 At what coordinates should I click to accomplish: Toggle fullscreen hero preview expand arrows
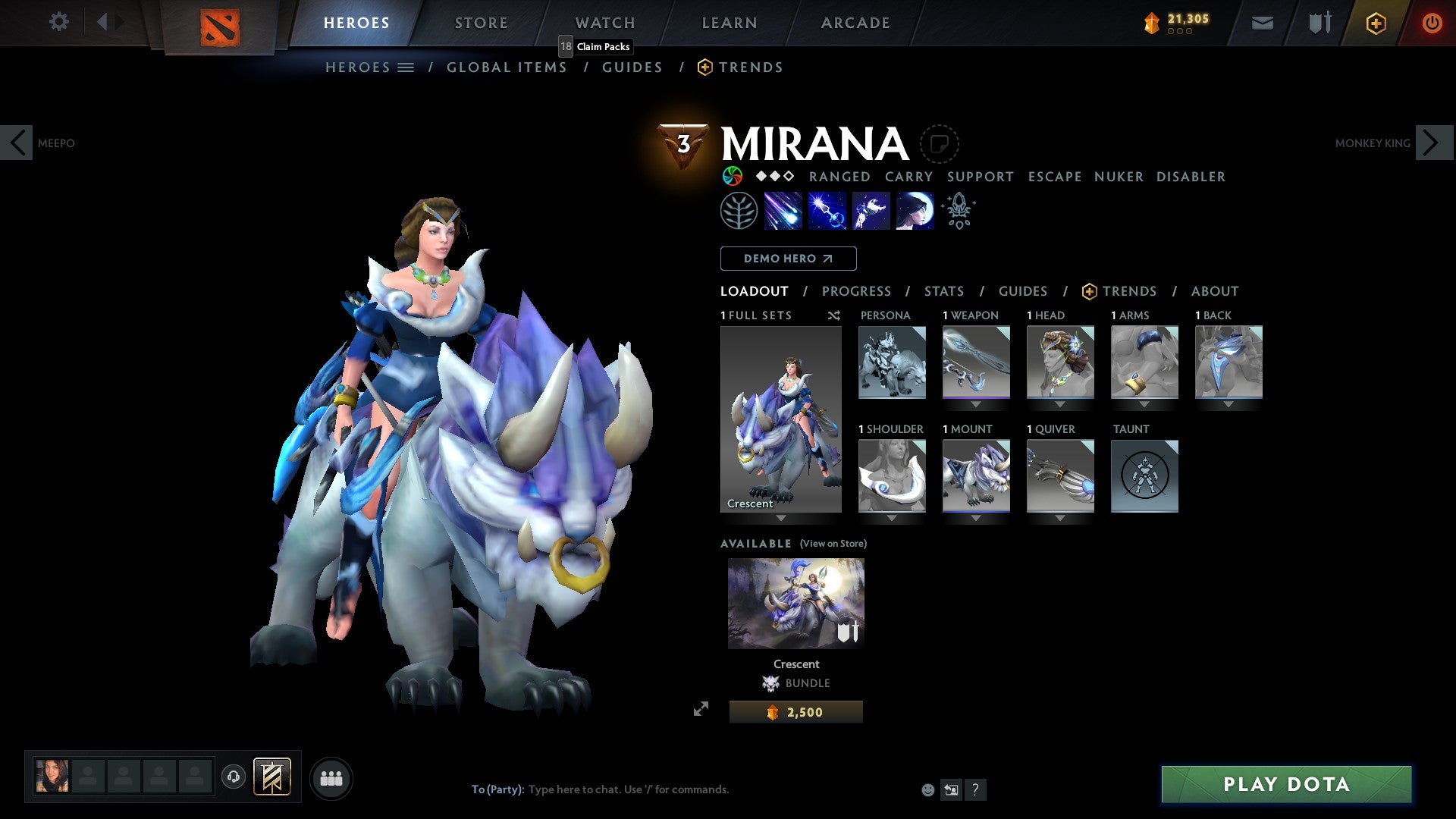coord(701,709)
